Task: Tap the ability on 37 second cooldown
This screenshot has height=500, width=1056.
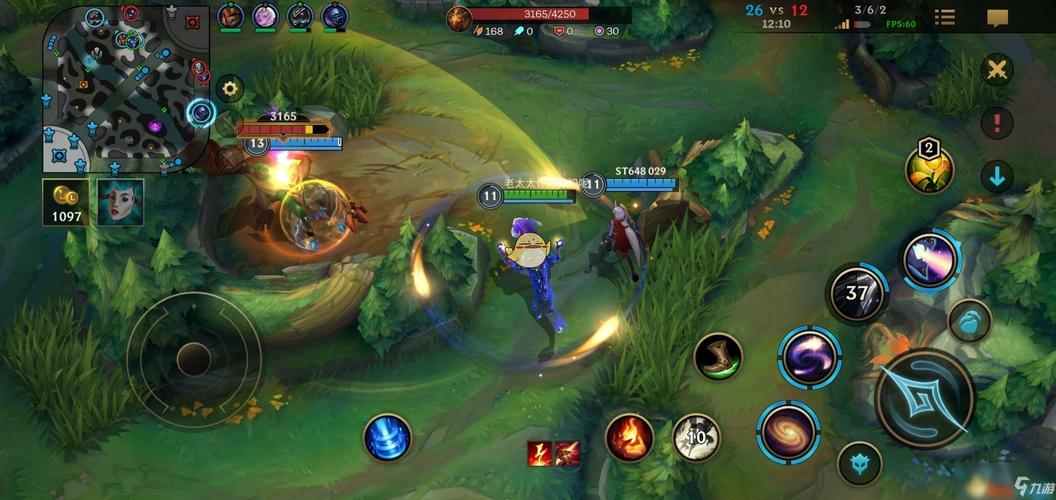Action: click(x=857, y=294)
